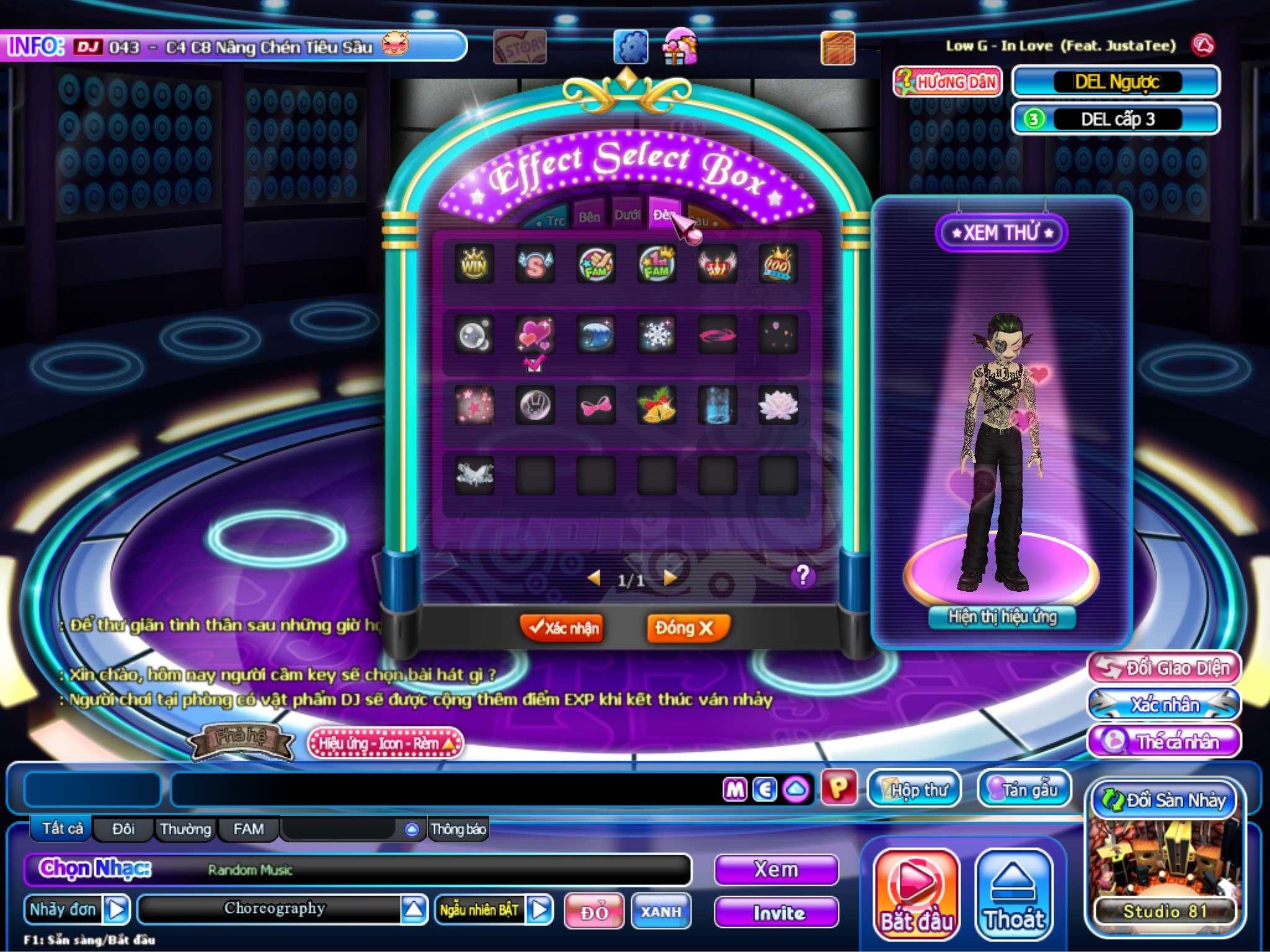Open the purple question mark help

pos(802,576)
